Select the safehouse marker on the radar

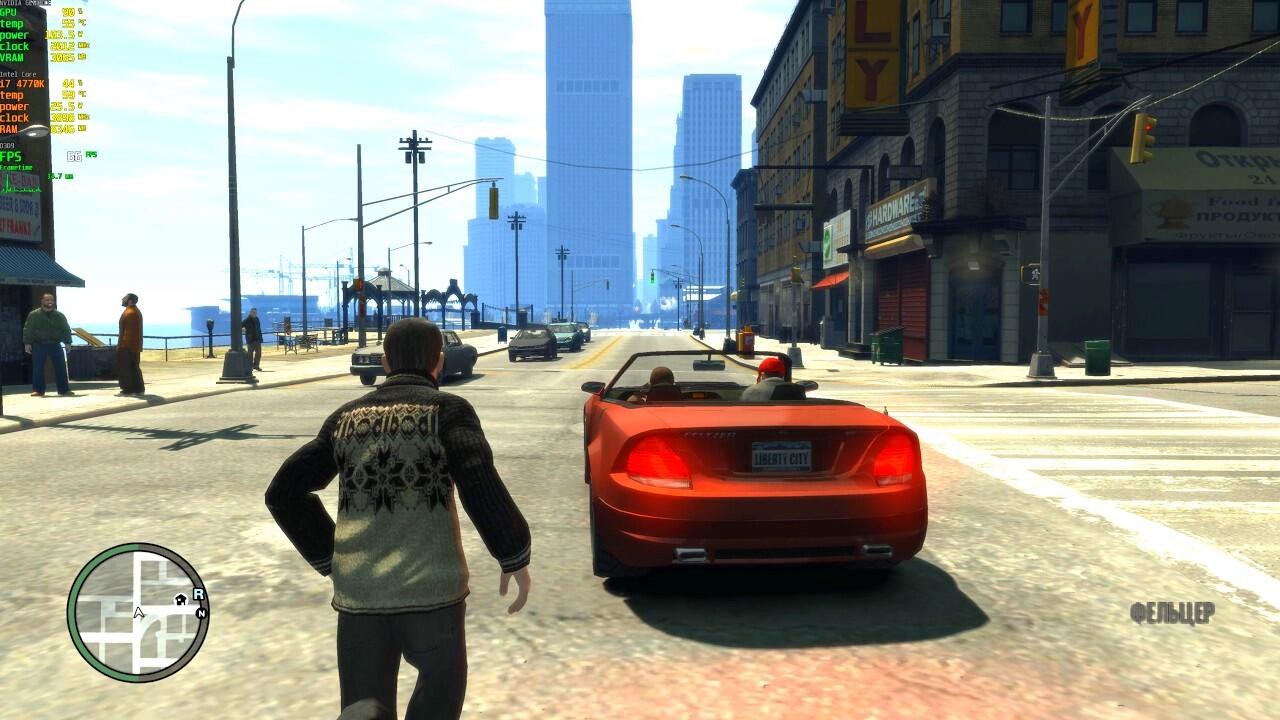[x=181, y=600]
